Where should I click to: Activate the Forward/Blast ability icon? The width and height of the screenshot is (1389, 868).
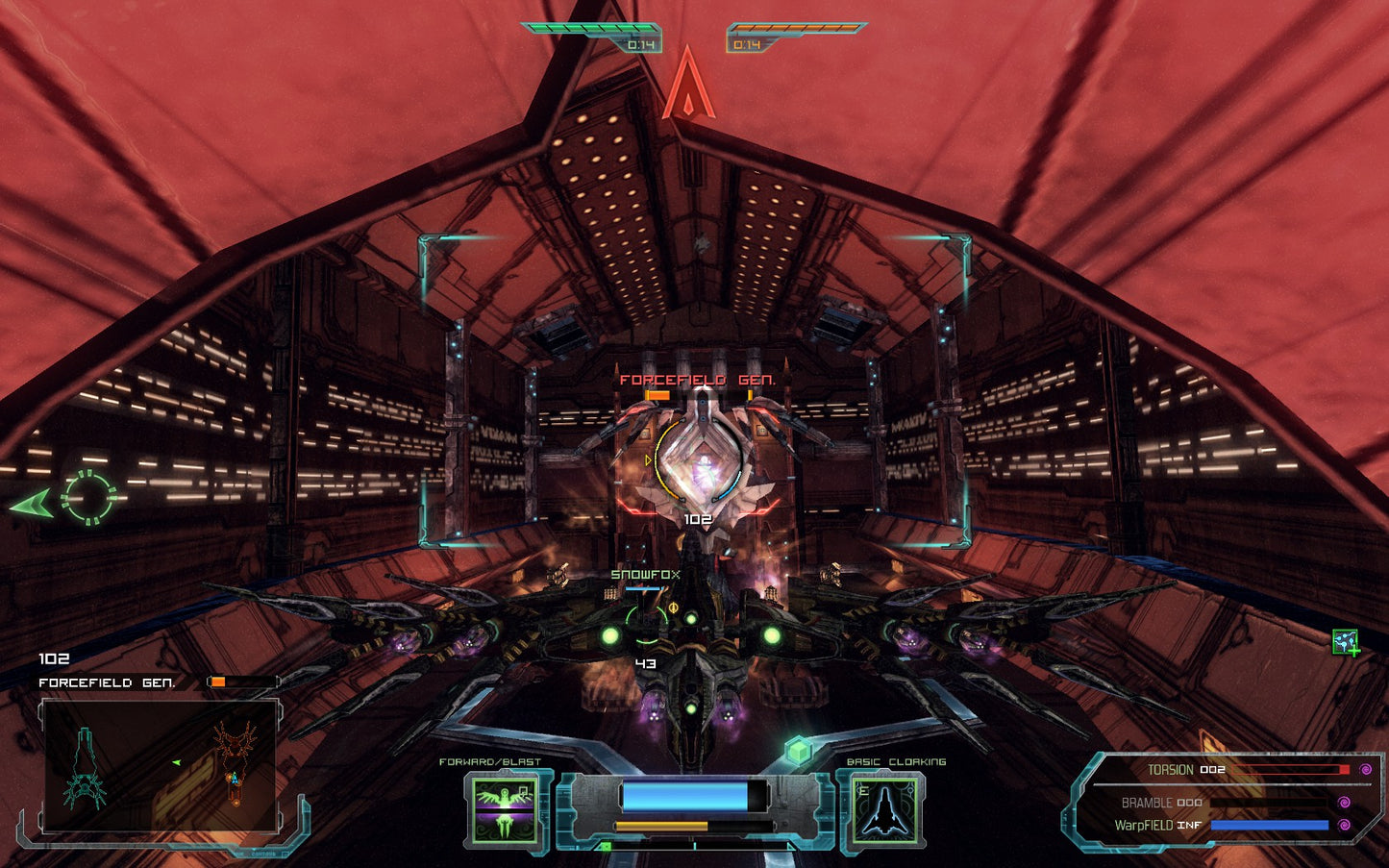(506, 809)
